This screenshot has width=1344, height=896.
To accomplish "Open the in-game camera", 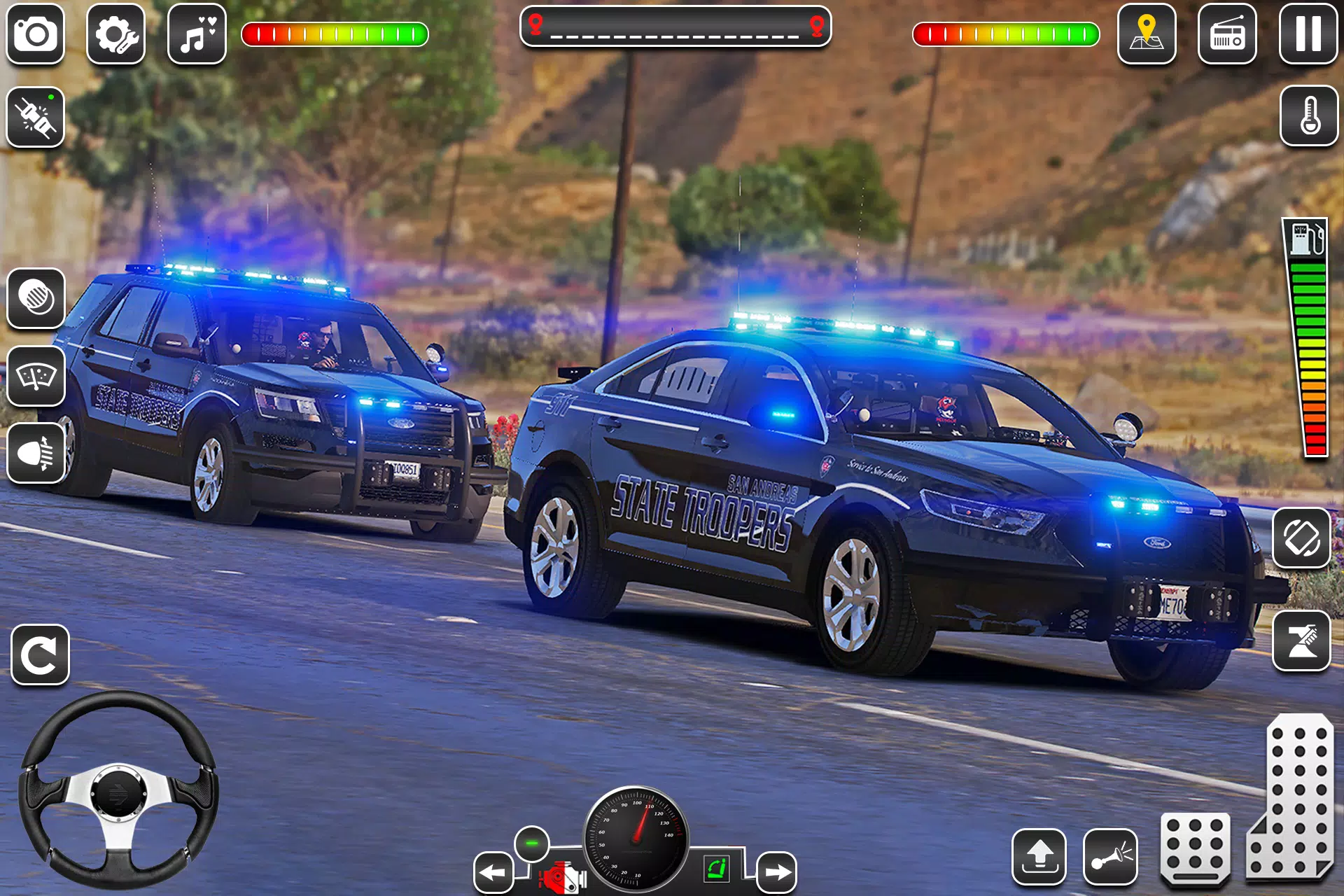I will coord(35,34).
